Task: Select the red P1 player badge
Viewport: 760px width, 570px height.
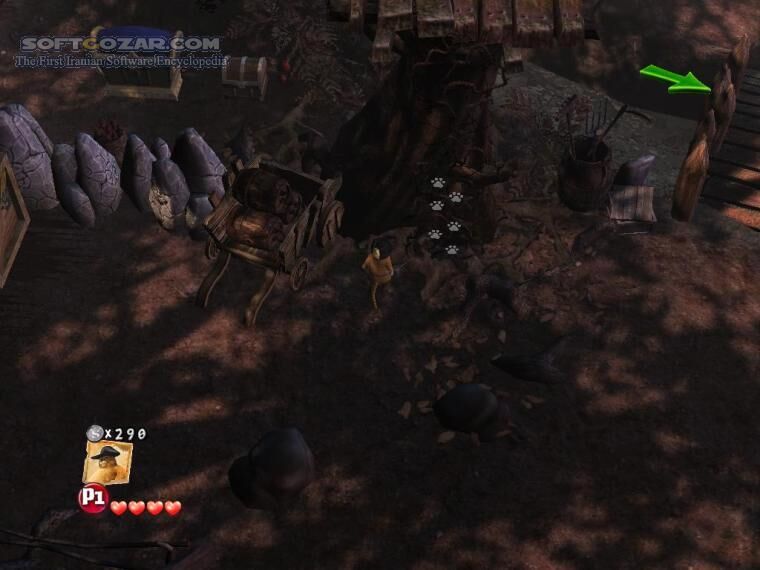Action: pos(93,497)
